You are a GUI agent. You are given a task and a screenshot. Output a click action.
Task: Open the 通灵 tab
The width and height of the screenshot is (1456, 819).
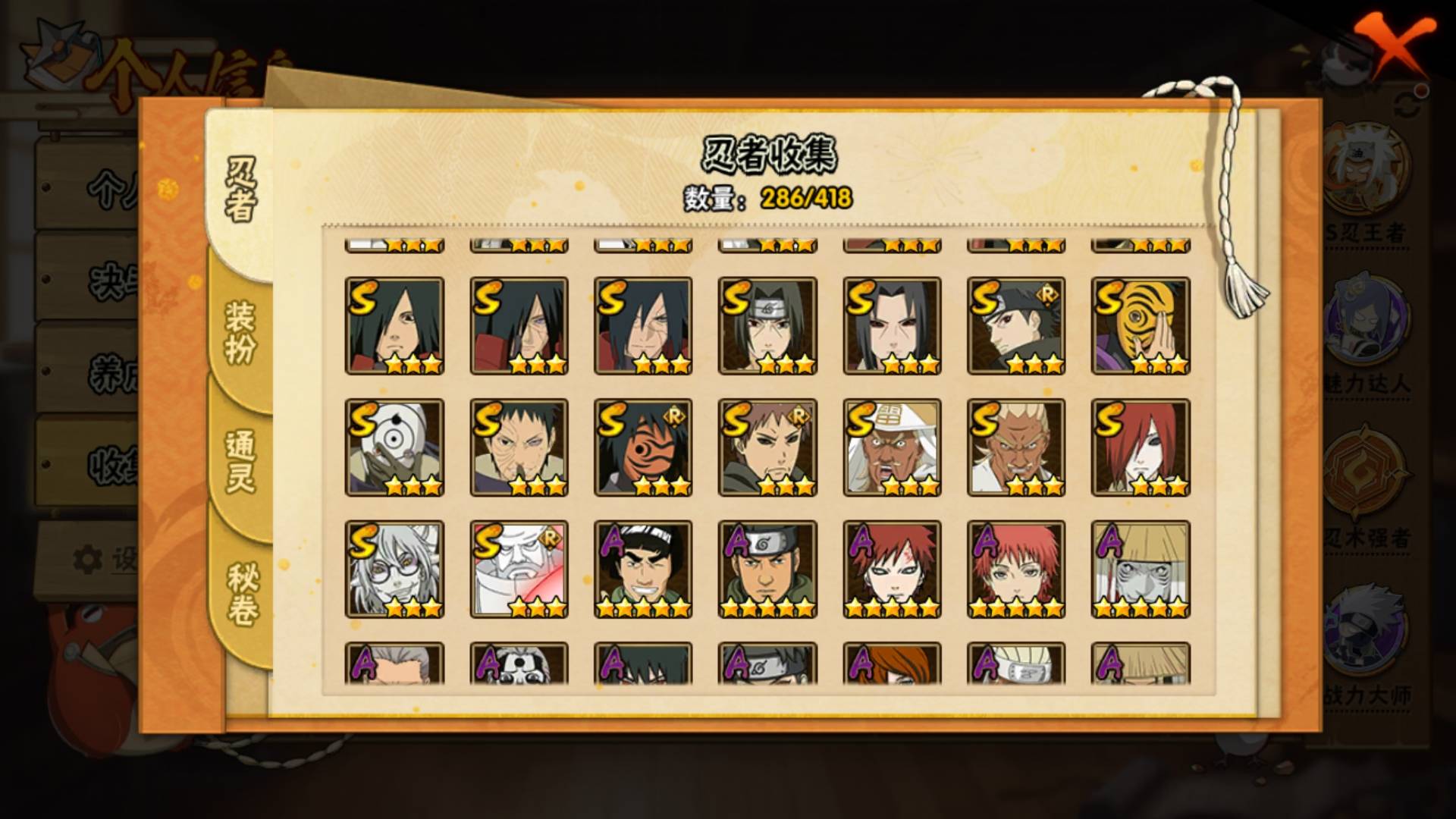(x=240, y=461)
